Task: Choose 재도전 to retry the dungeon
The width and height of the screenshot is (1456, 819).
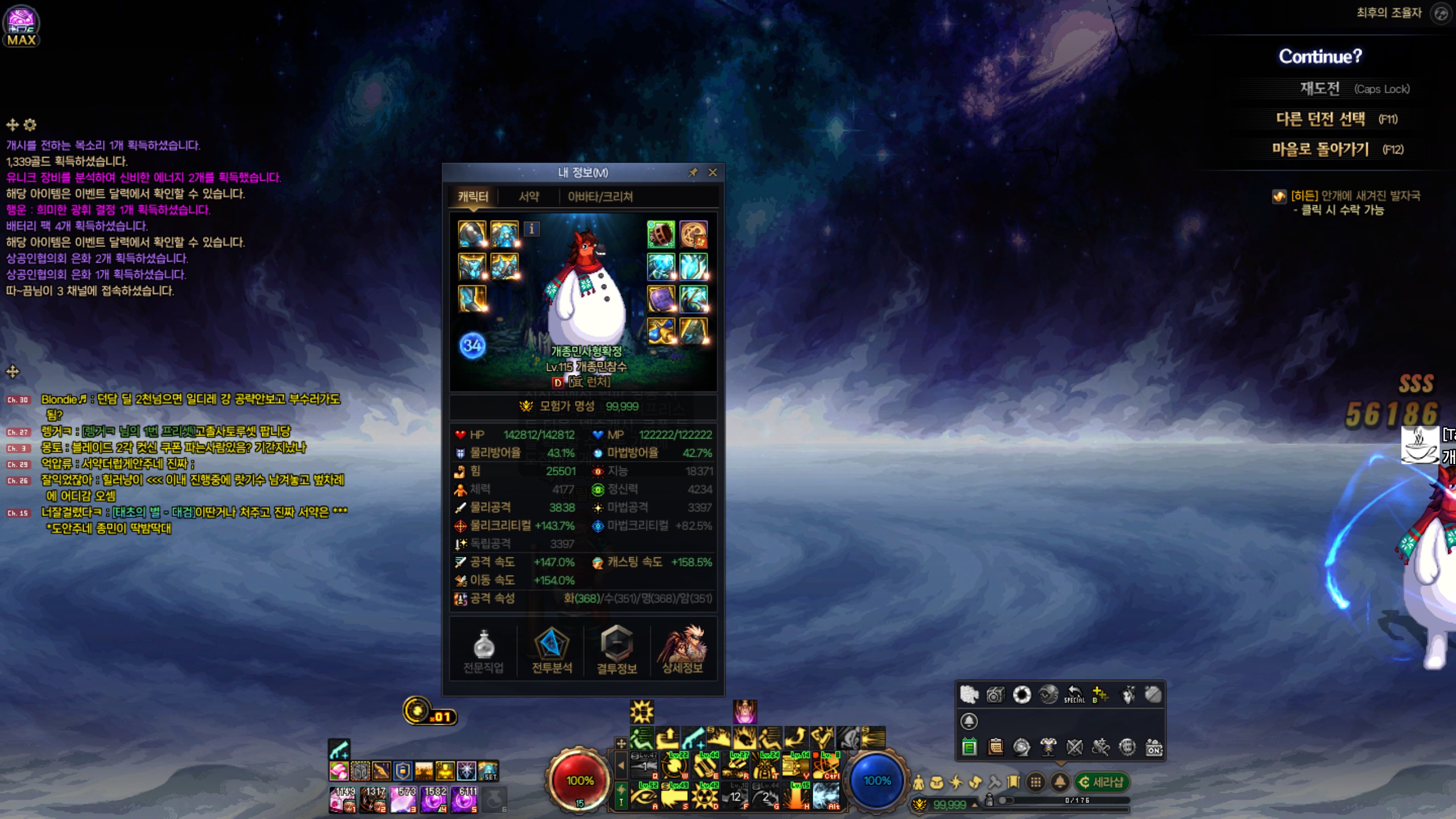Action: 1320,89
